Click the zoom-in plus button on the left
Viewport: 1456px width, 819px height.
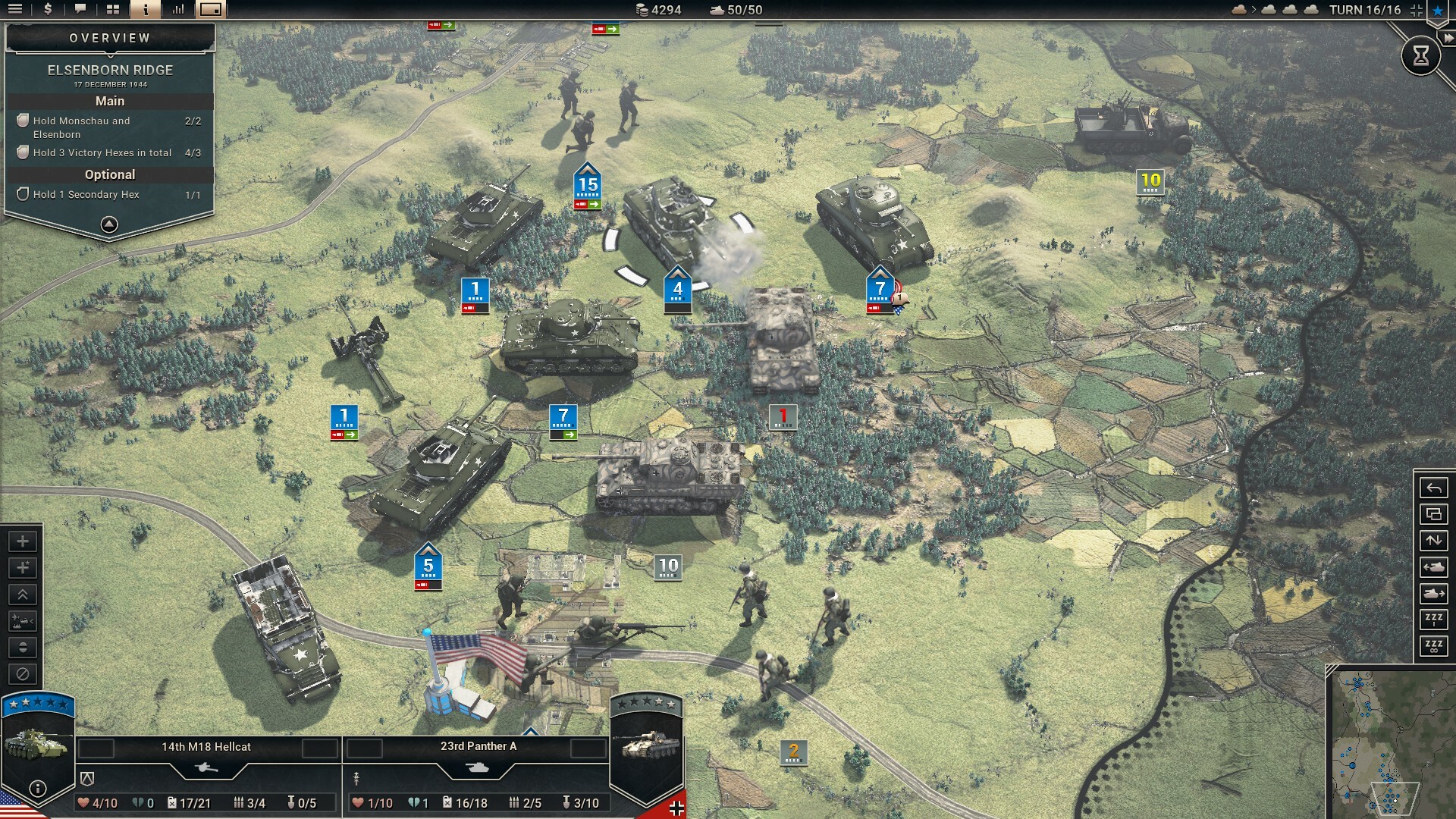click(x=23, y=541)
